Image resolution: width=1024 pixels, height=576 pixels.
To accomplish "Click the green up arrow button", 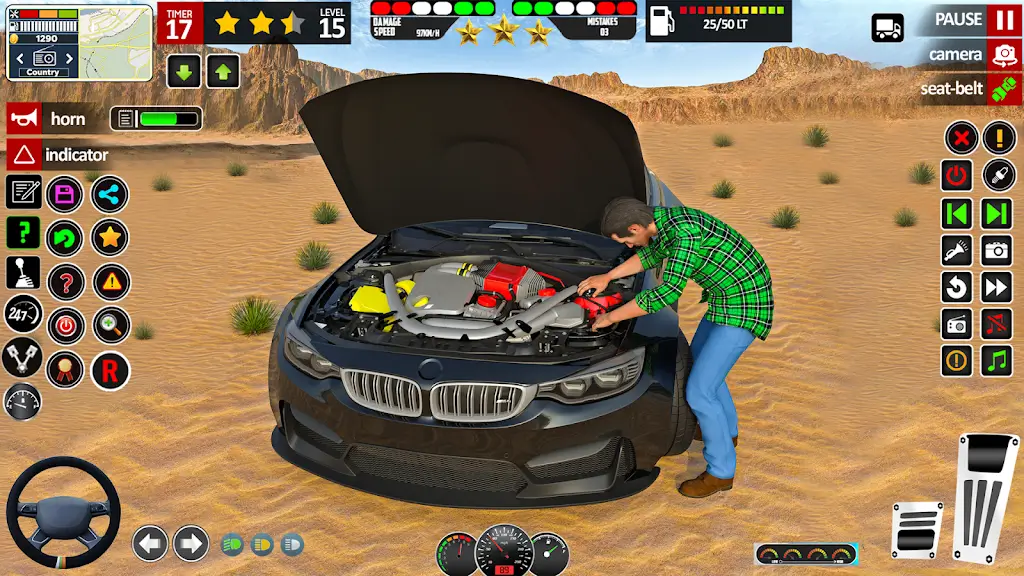I will (x=222, y=71).
